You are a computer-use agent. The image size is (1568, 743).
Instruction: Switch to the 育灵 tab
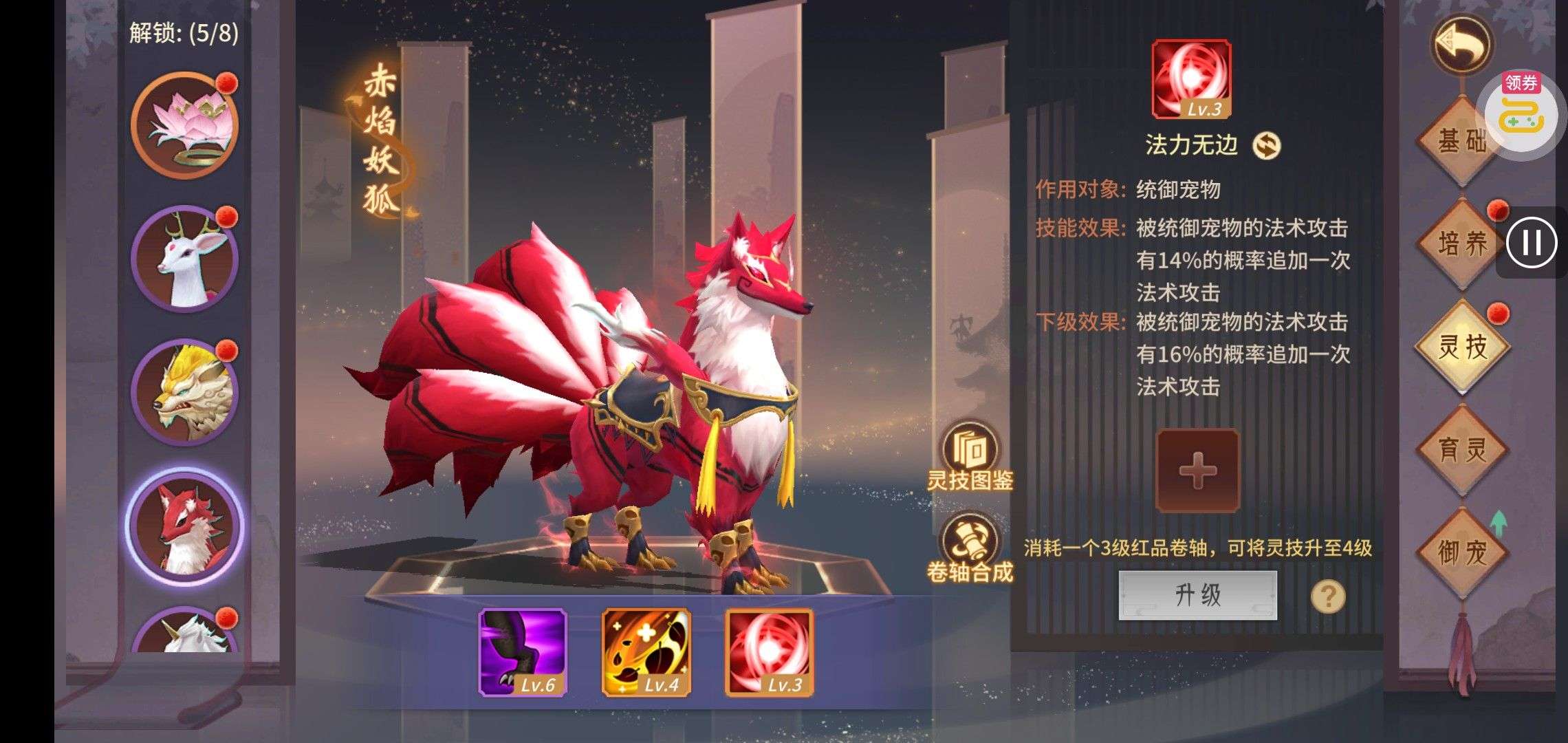tap(1461, 449)
